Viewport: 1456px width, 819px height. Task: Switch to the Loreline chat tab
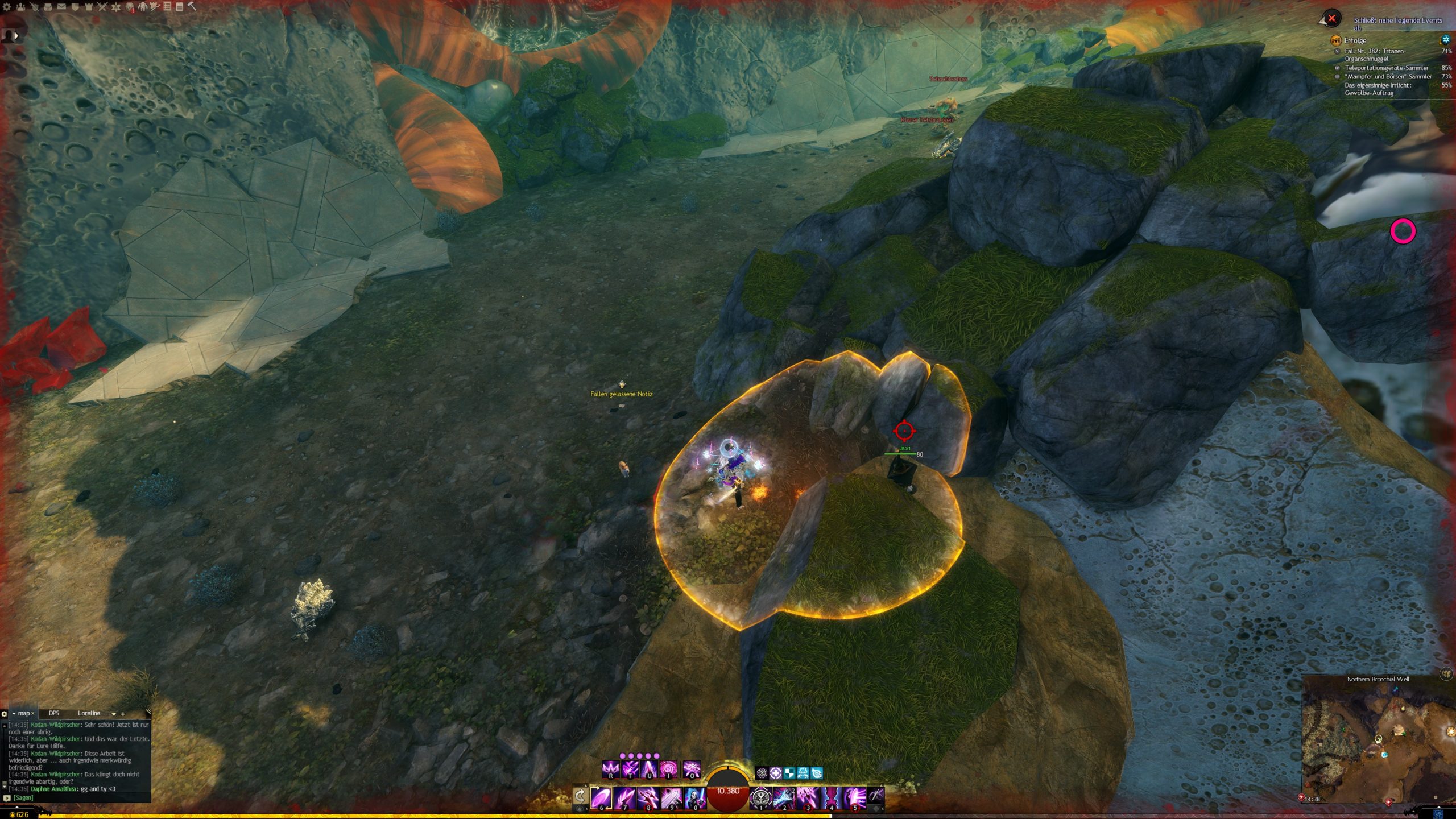pyautogui.click(x=89, y=713)
